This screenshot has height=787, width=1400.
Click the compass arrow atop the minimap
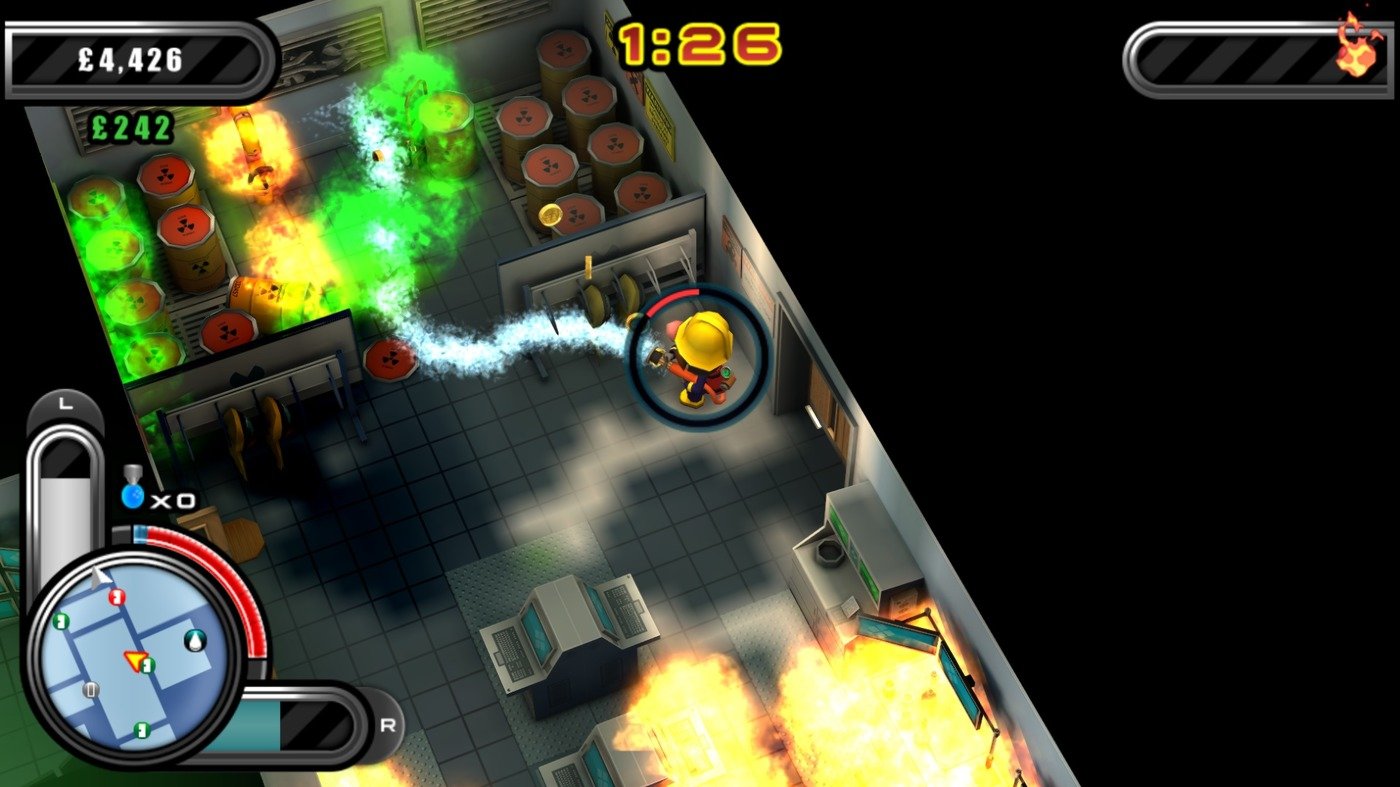(x=98, y=577)
